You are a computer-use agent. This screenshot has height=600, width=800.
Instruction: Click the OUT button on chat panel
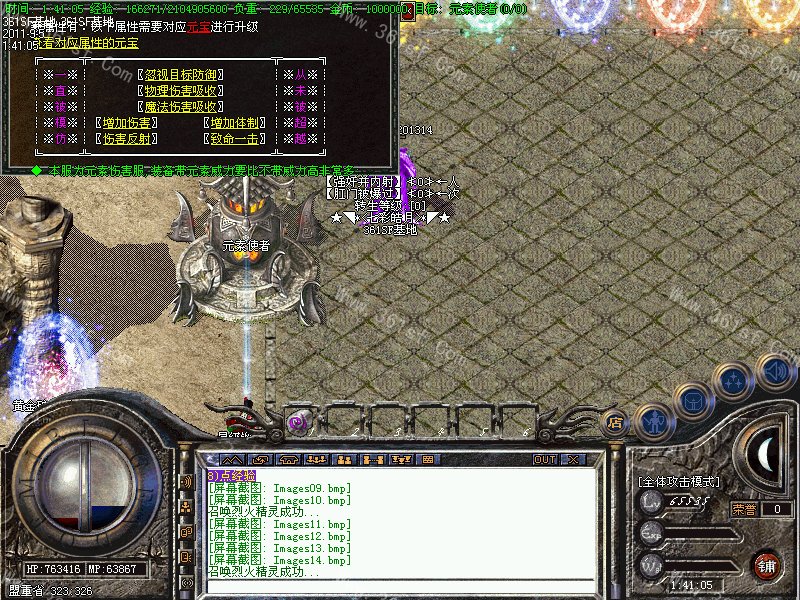tap(545, 460)
